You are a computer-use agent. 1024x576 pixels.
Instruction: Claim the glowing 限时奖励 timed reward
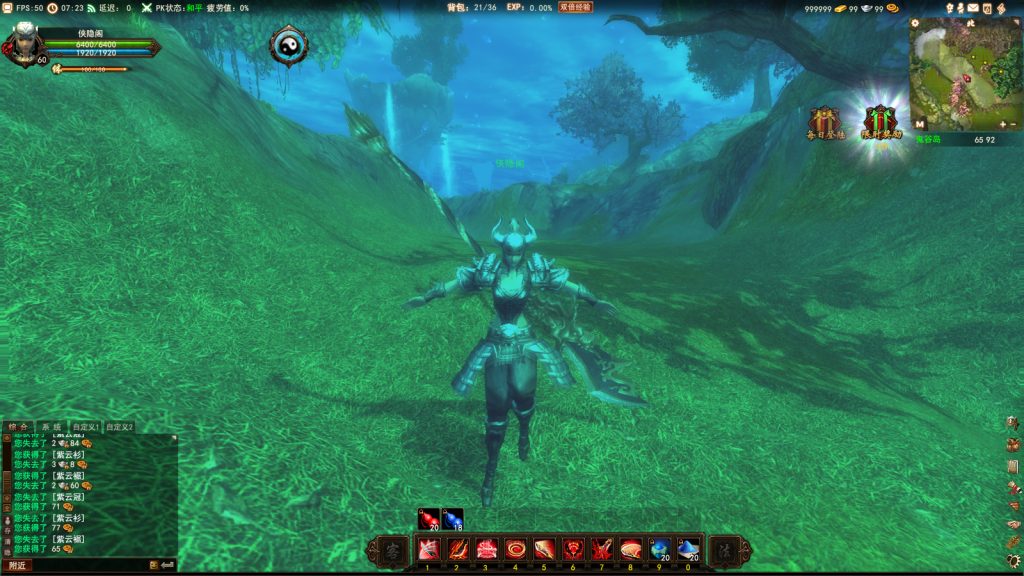pyautogui.click(x=881, y=122)
